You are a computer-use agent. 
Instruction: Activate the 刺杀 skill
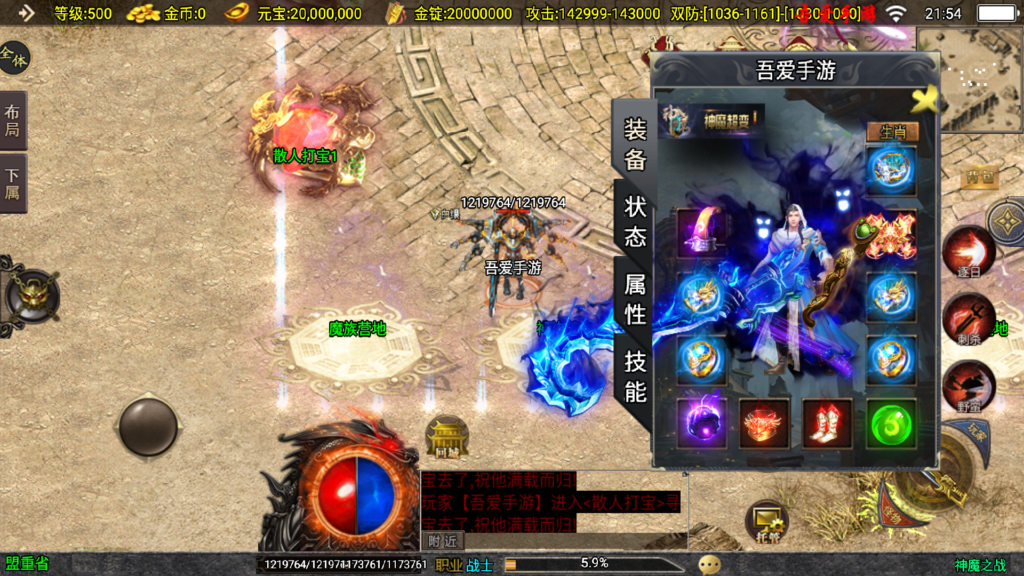(x=967, y=318)
